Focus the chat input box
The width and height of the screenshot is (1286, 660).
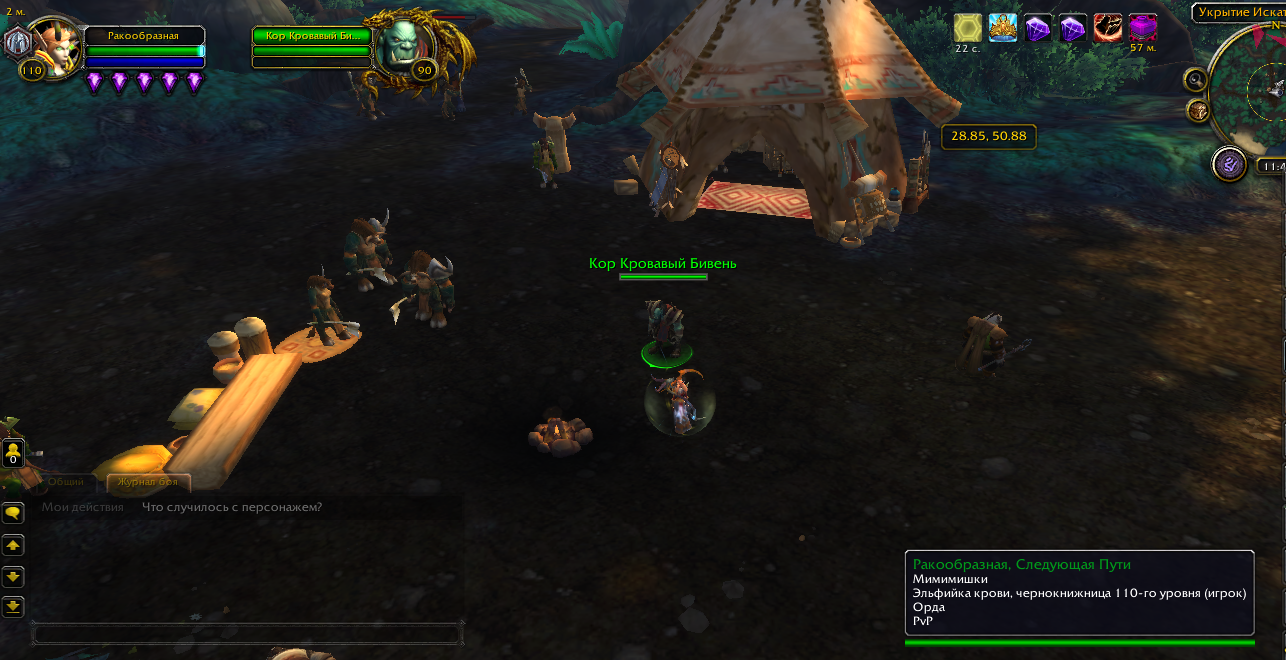[x=246, y=634]
